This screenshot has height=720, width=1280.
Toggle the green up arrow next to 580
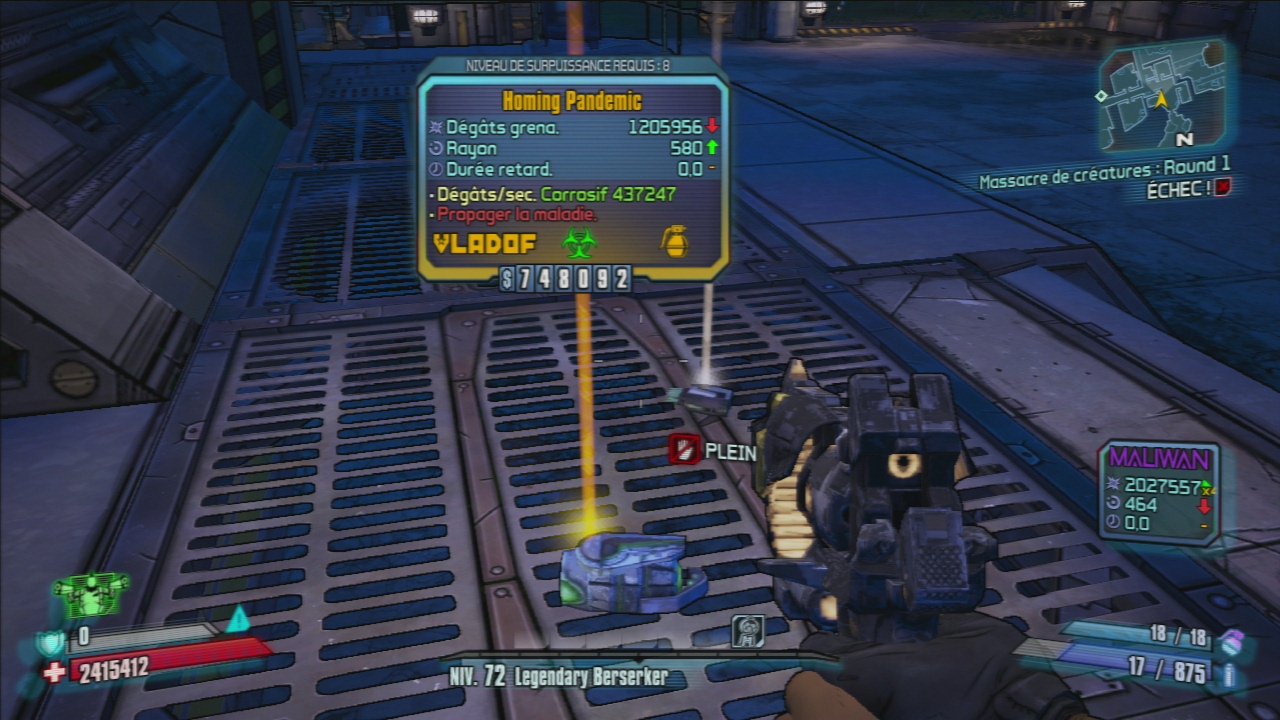[712, 147]
